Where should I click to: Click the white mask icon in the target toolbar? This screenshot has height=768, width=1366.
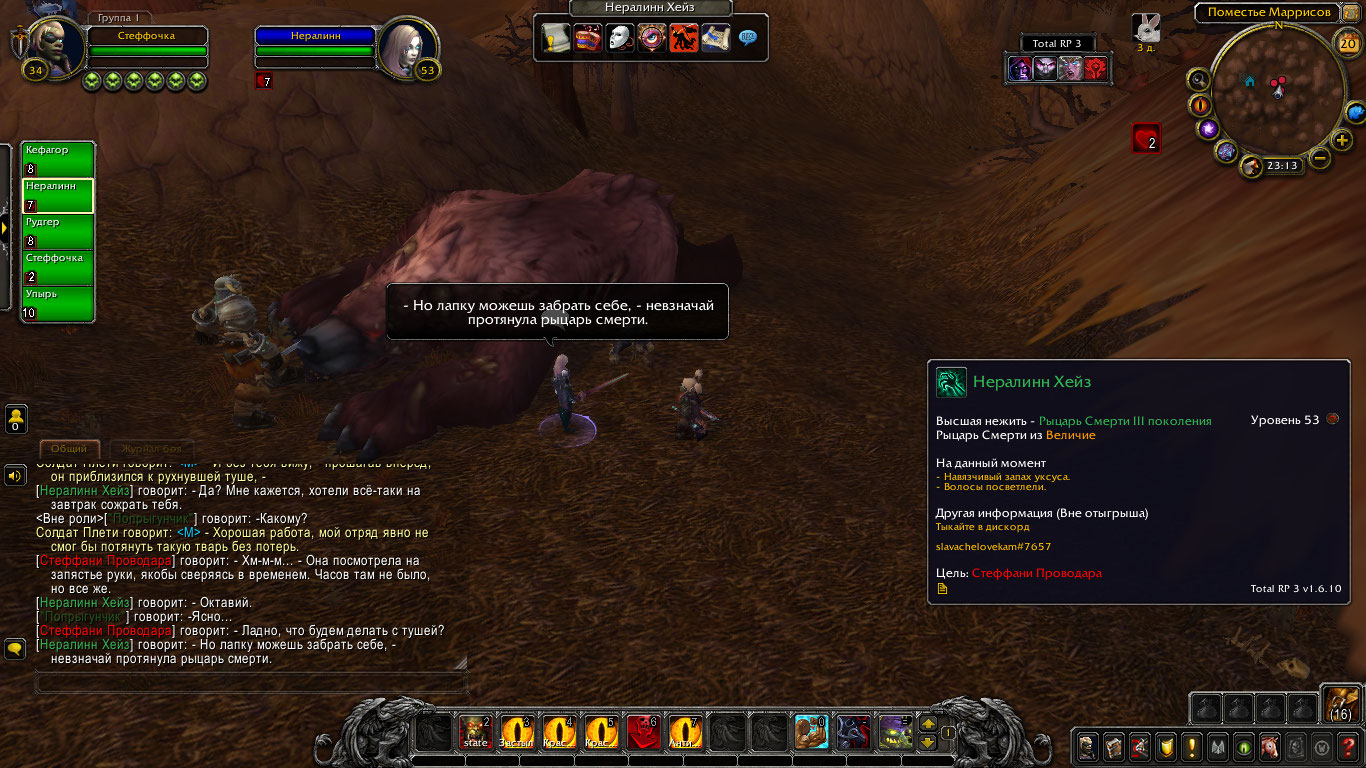[x=620, y=38]
